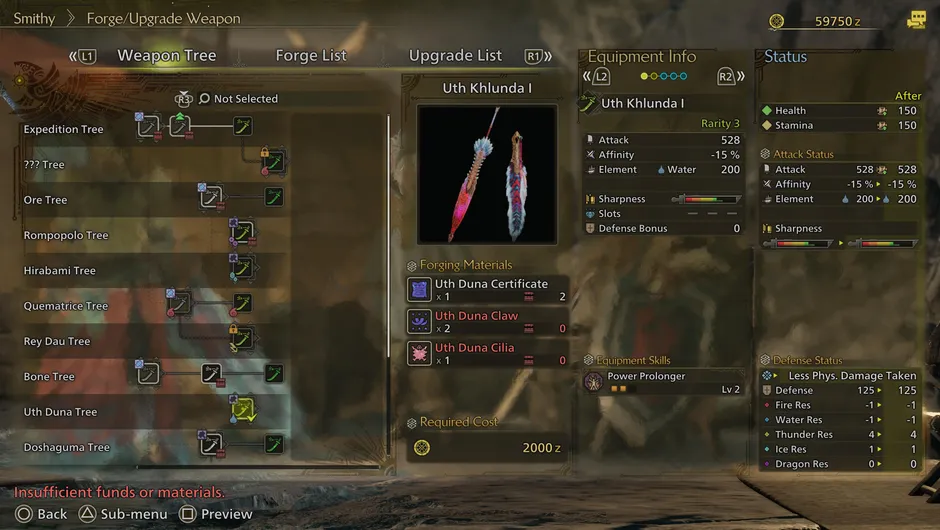Select the Ore Tree row
Image resolution: width=940 pixels, height=530 pixels.
[46, 200]
